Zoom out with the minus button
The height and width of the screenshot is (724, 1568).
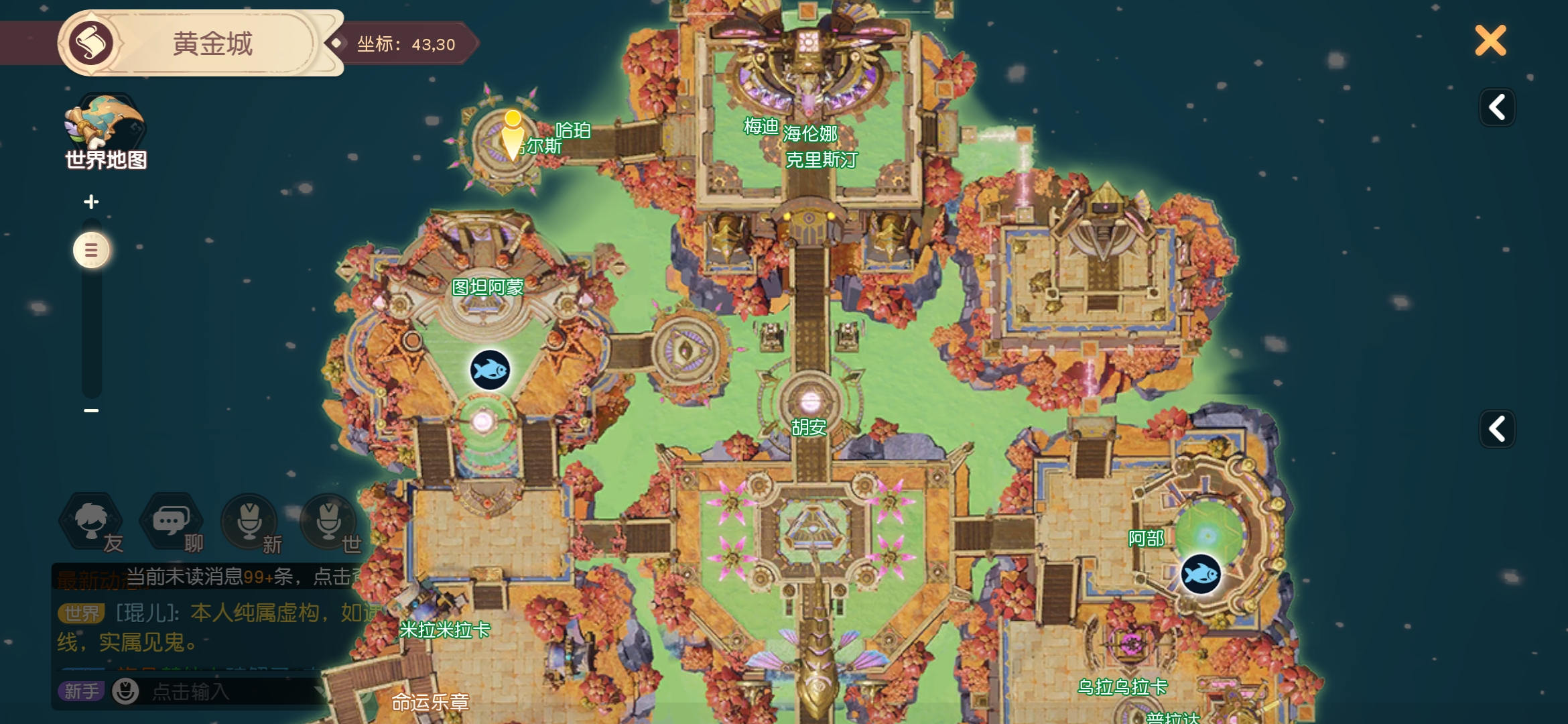(x=91, y=410)
